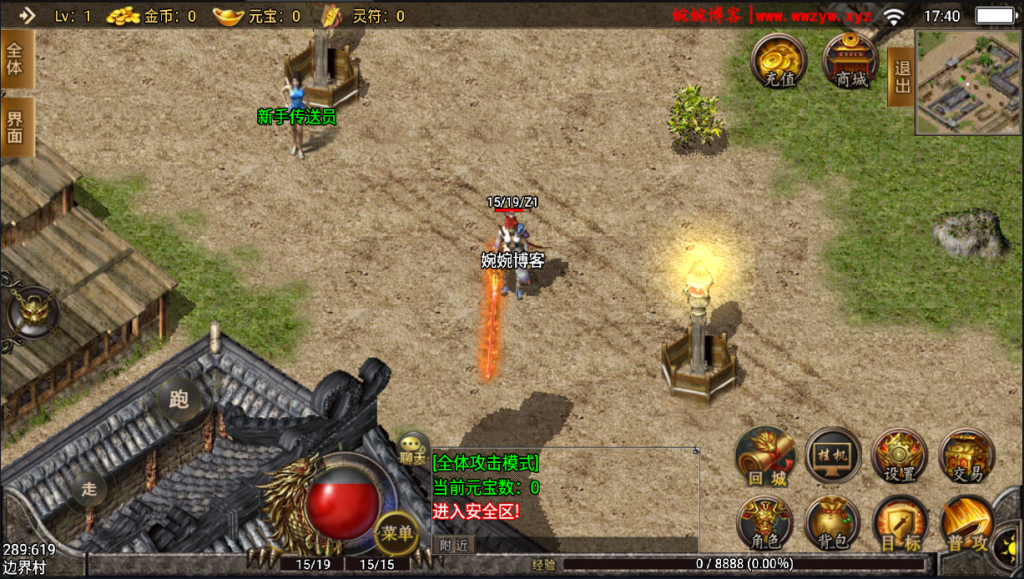
Task: Open the 背包 backpack
Action: click(833, 524)
